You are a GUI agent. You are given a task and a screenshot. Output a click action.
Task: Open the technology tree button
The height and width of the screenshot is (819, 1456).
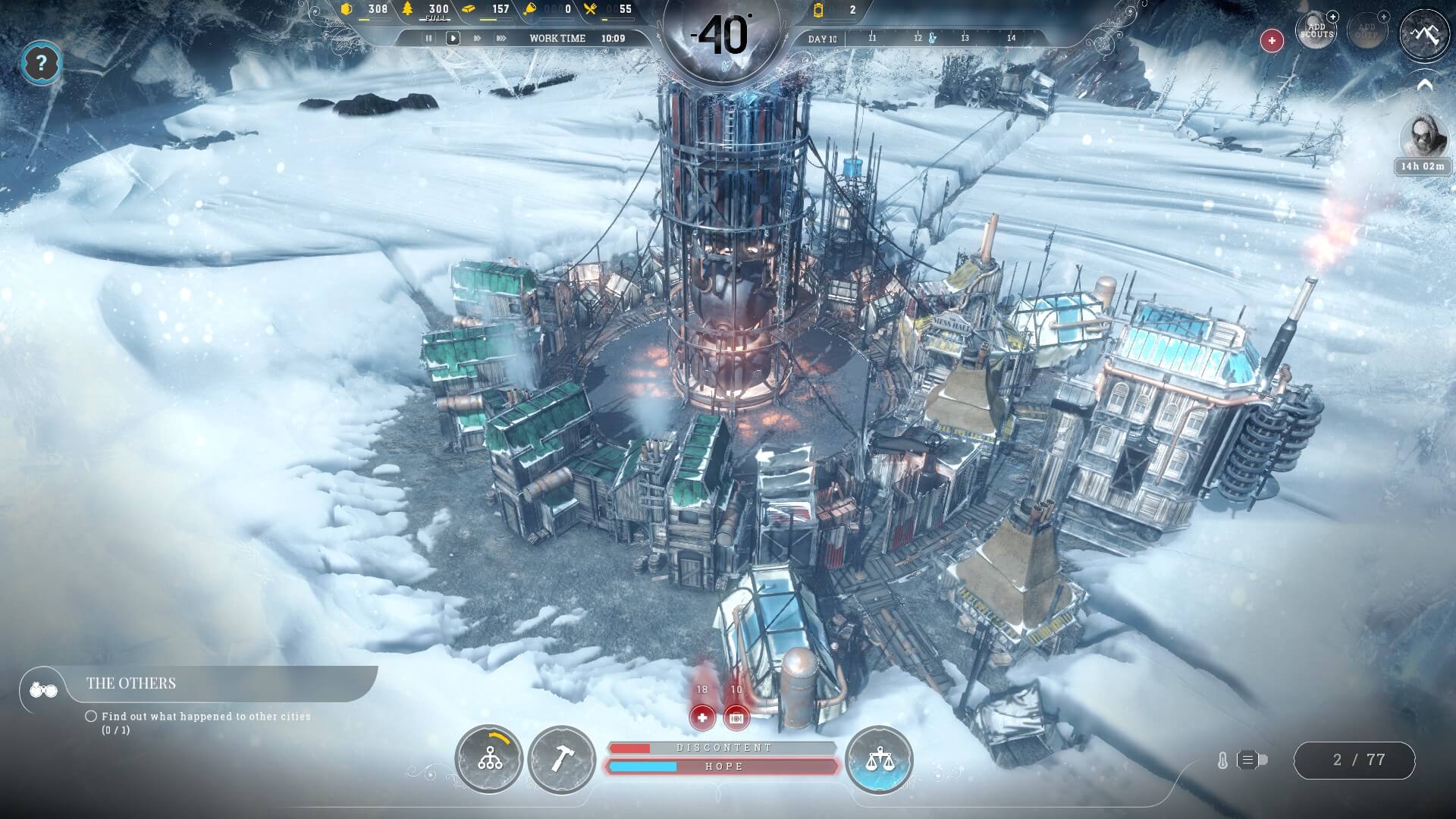[x=489, y=759]
